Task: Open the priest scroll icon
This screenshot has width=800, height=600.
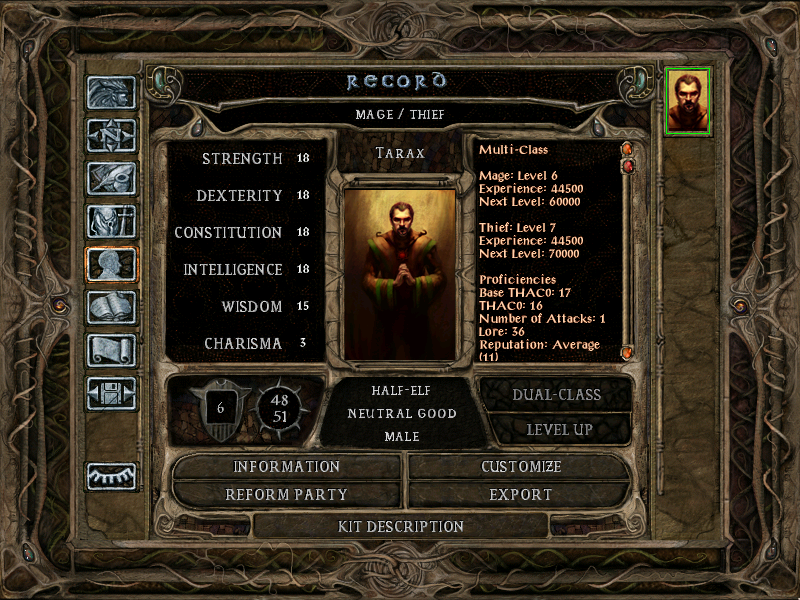Action: [111, 350]
